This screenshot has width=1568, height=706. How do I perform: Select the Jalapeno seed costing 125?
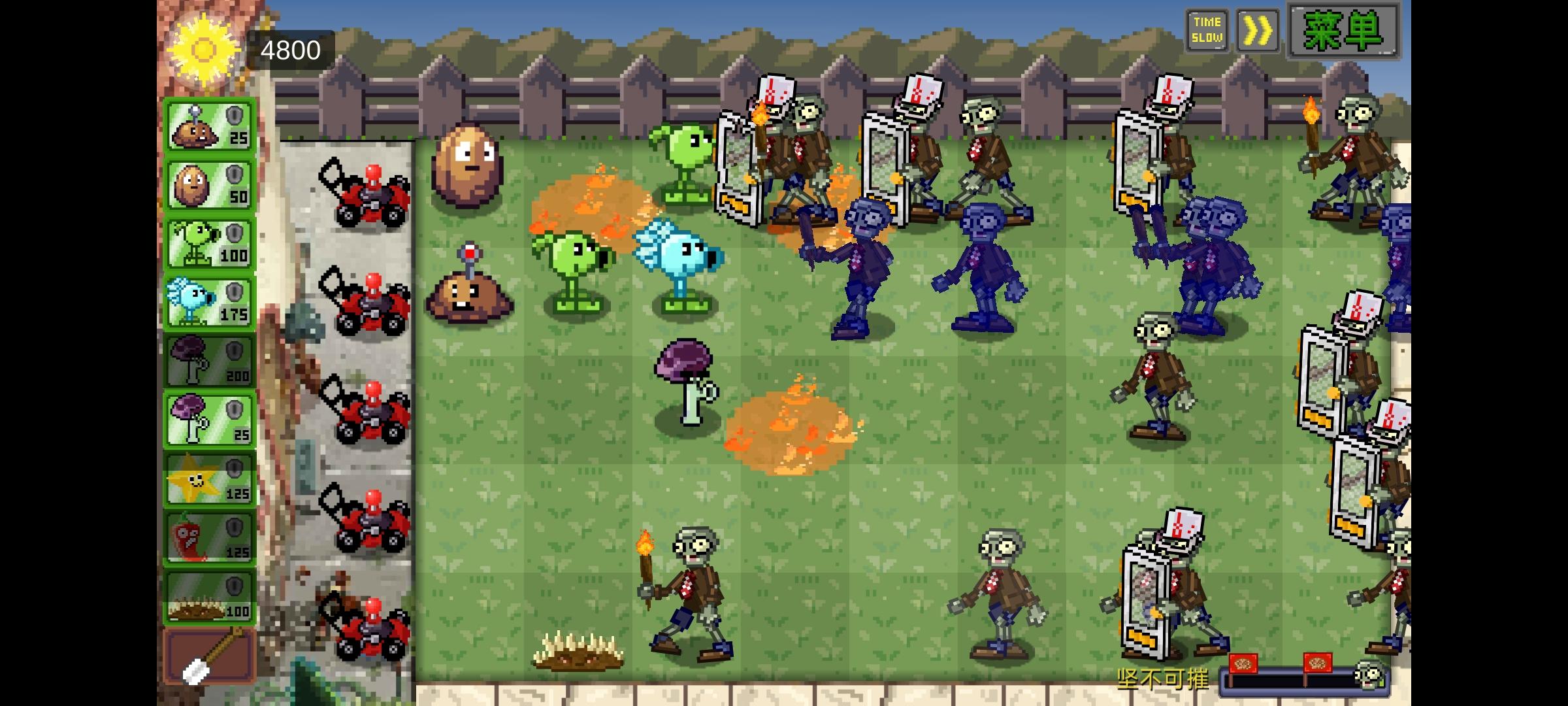[209, 536]
